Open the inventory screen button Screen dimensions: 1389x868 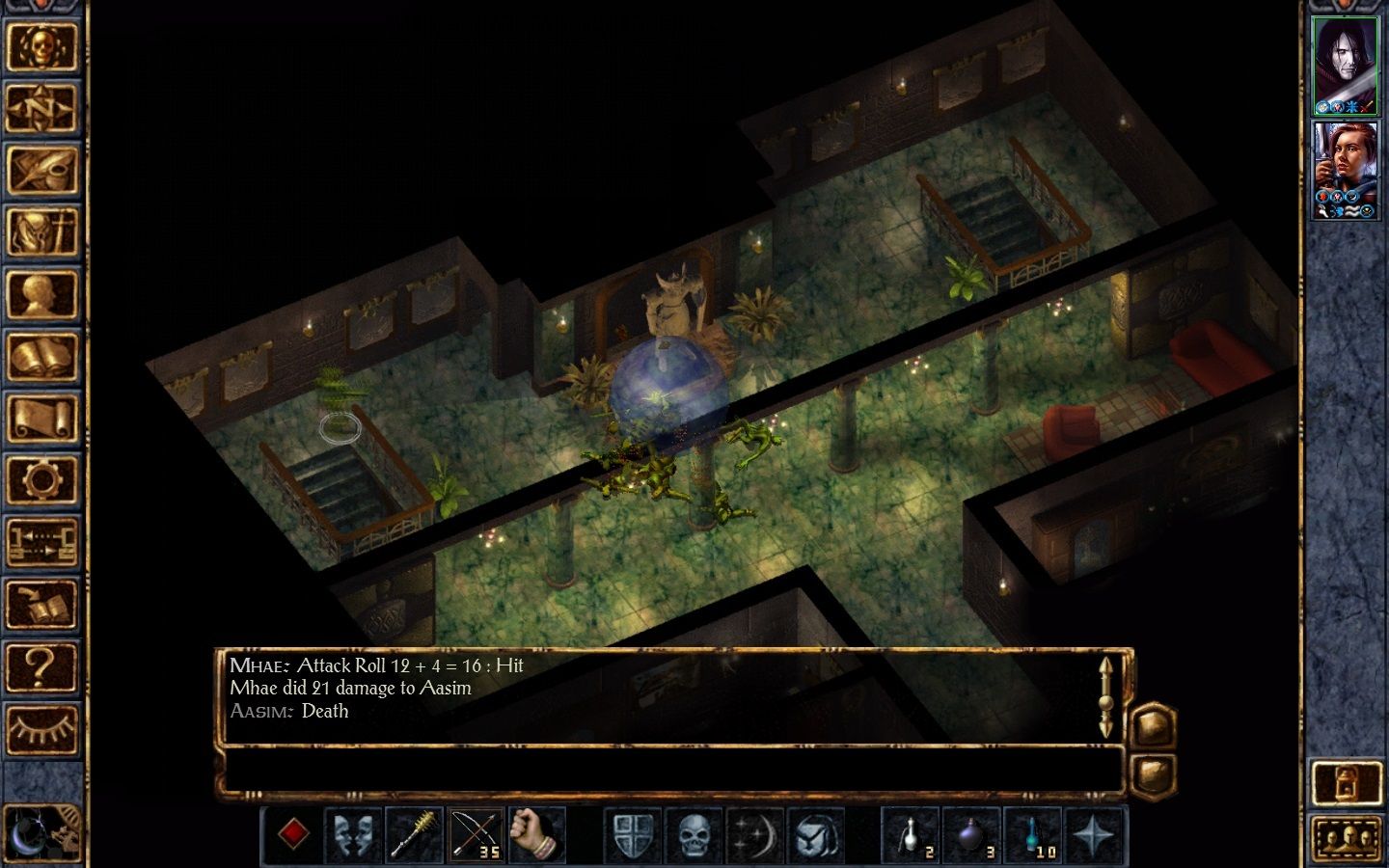[41, 232]
